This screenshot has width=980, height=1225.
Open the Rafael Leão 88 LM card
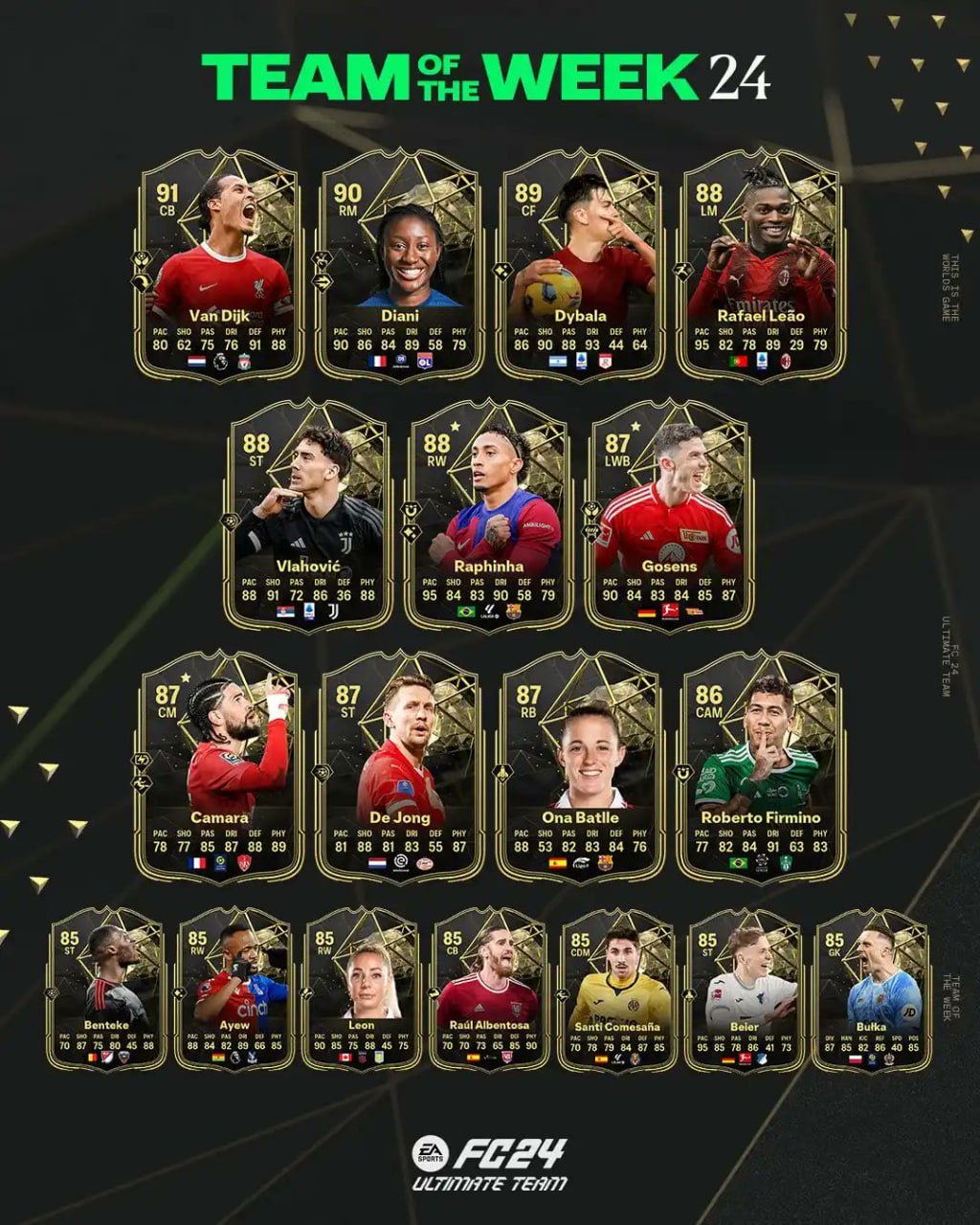point(760,263)
